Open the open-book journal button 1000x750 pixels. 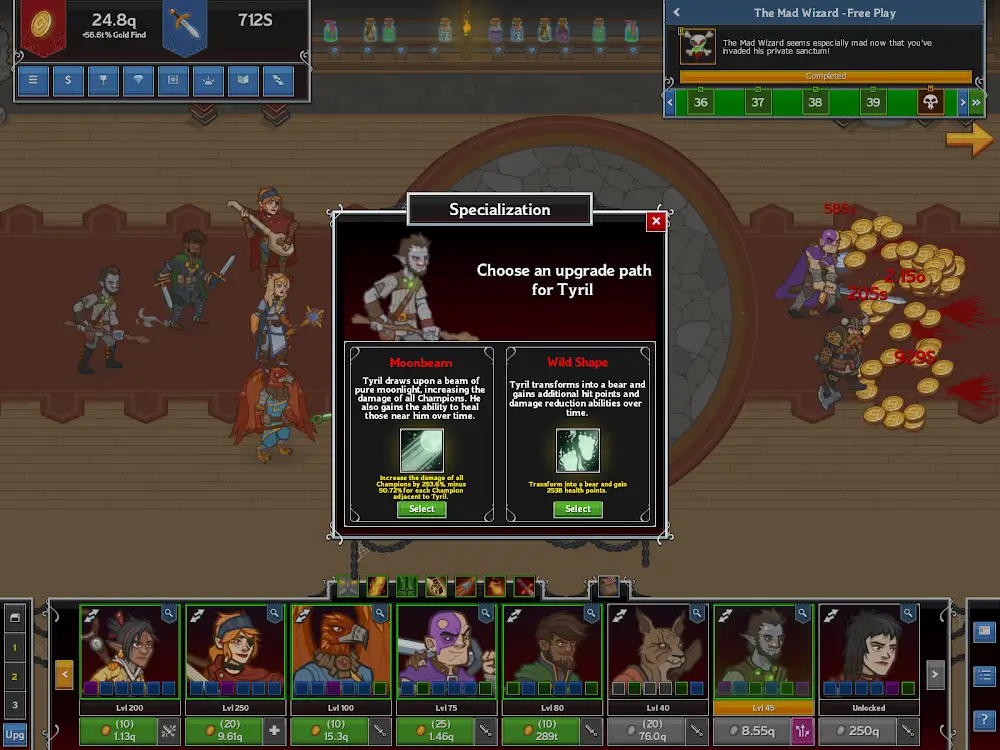(x=243, y=80)
